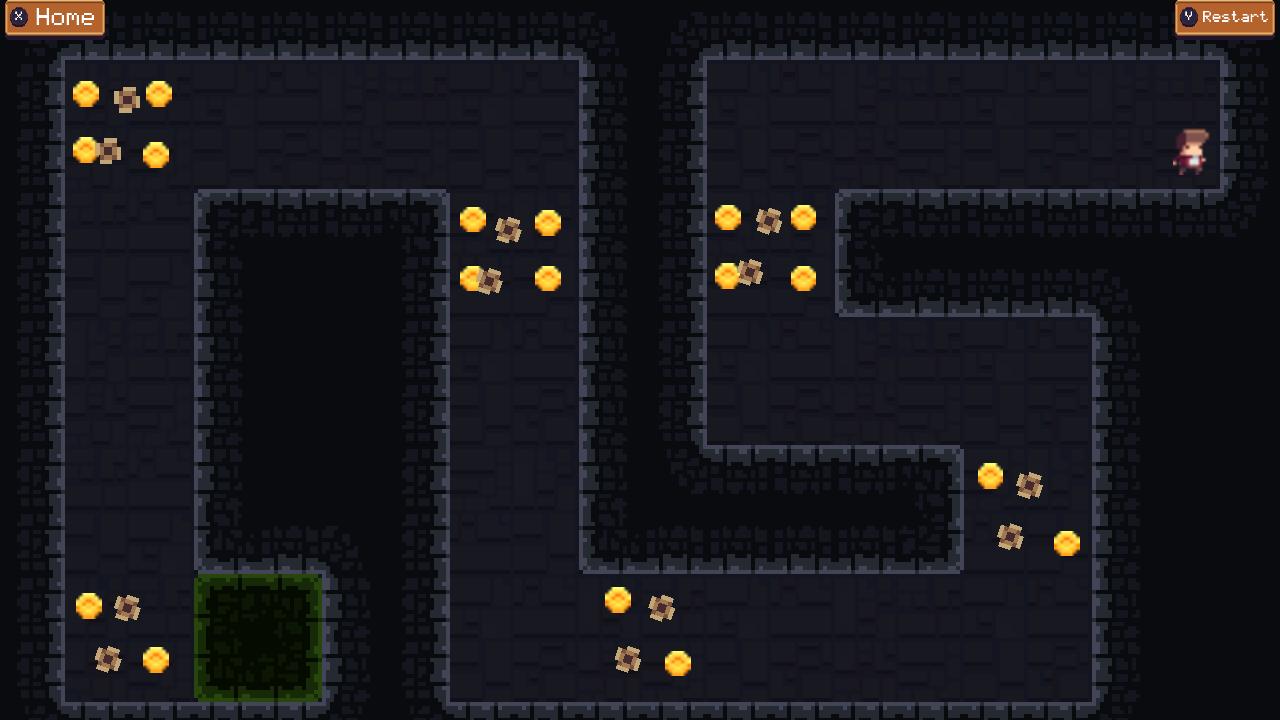Click the X gamepad icon inside the Home button
This screenshot has height=720, width=1280.
pyautogui.click(x=20, y=17)
